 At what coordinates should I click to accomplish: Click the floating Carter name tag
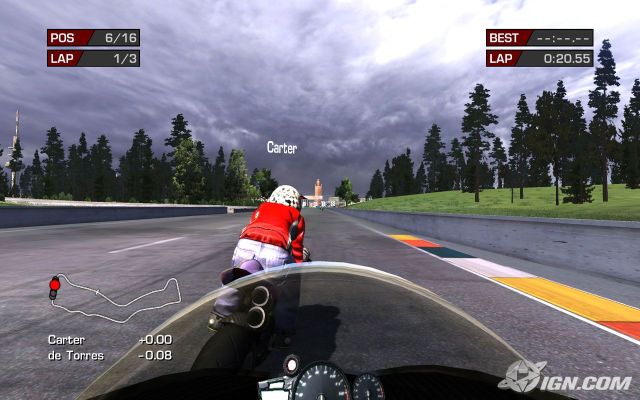pyautogui.click(x=282, y=148)
